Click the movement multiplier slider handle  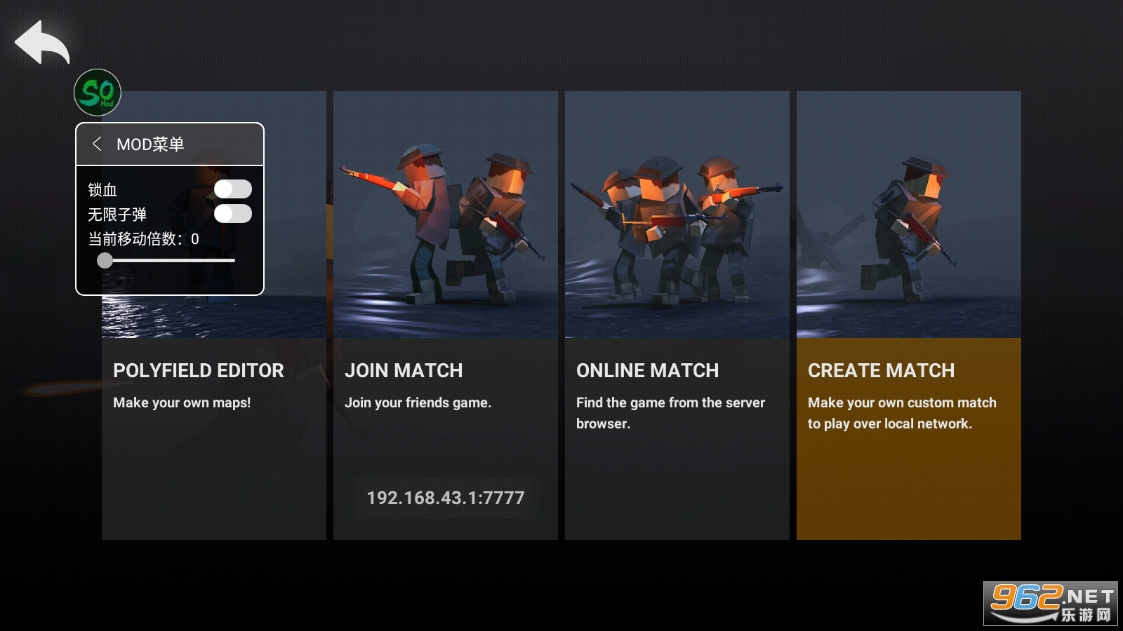[x=105, y=261]
